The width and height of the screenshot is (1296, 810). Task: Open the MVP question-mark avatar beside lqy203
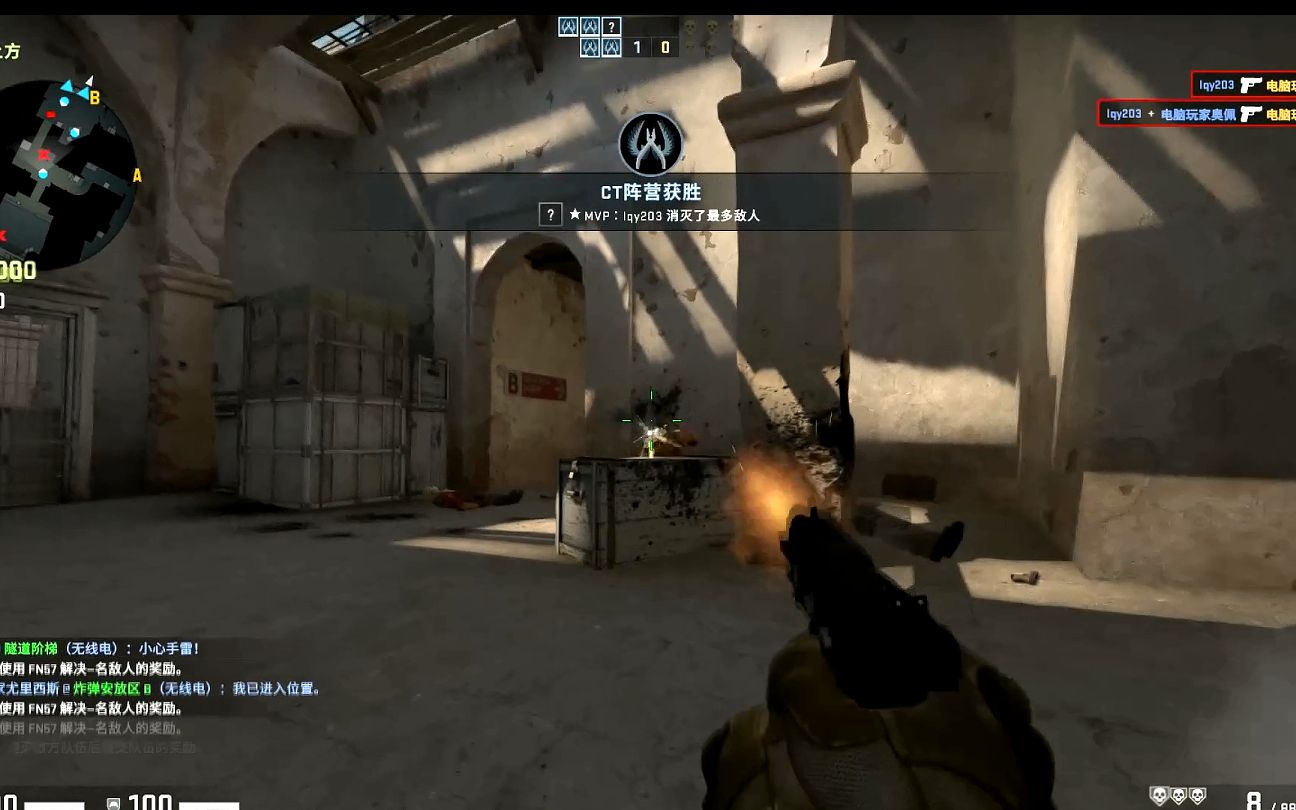click(550, 215)
